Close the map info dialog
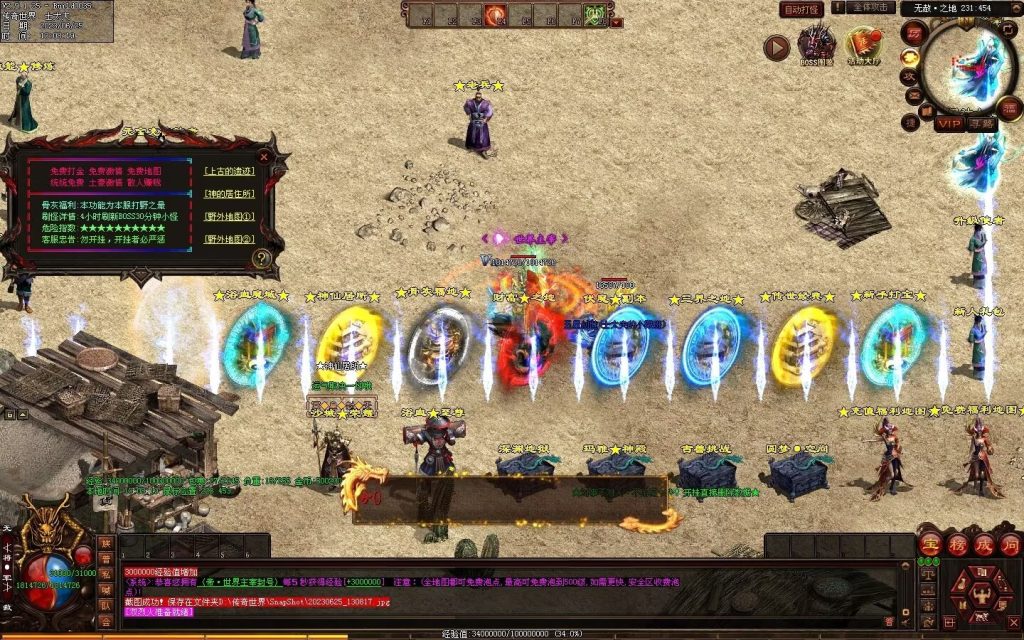This screenshot has width=1024, height=640. point(264,156)
